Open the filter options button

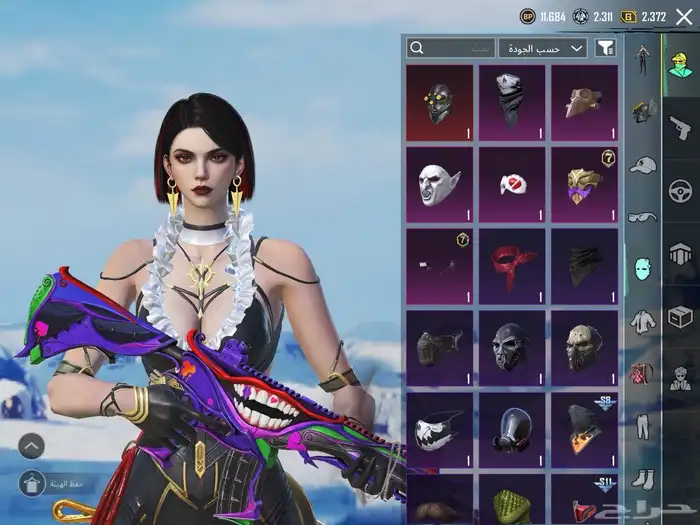(x=605, y=48)
